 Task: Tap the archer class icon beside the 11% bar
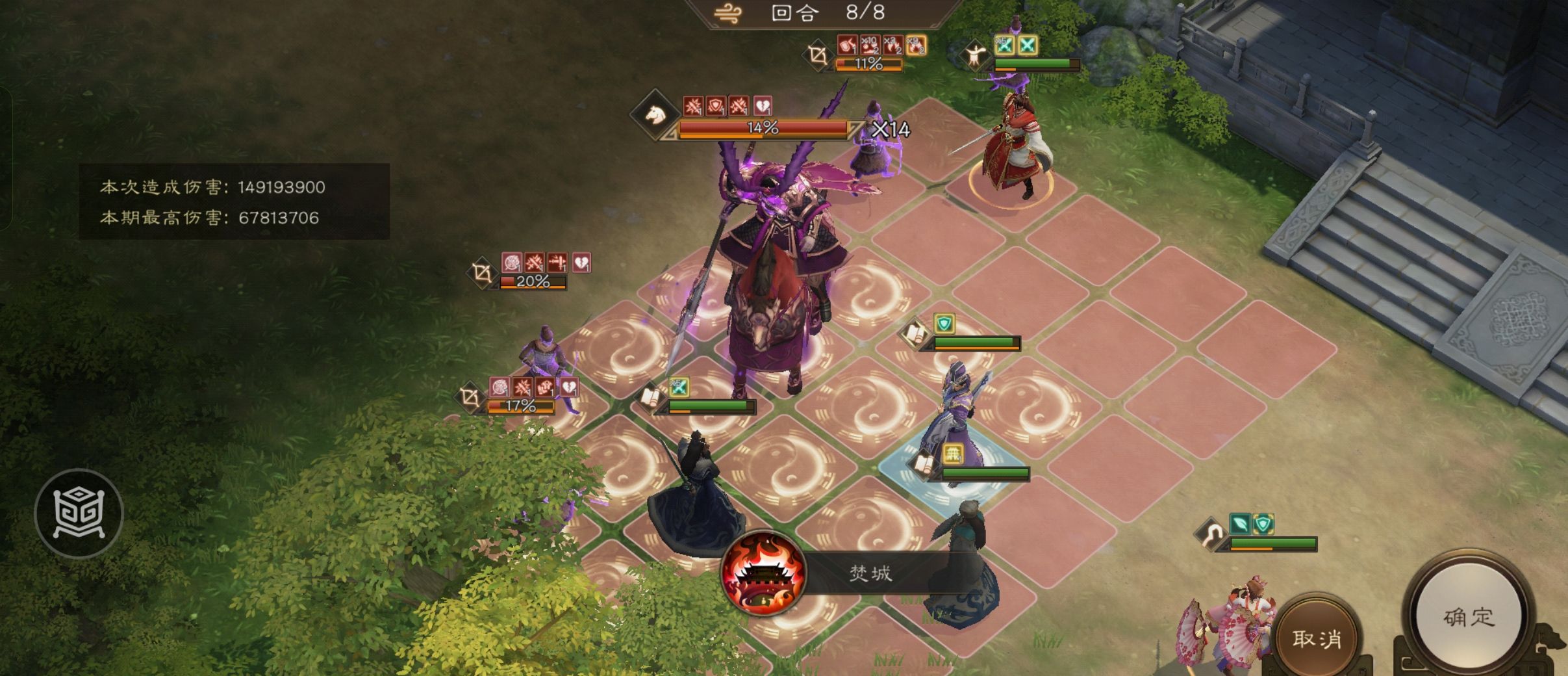(818, 55)
